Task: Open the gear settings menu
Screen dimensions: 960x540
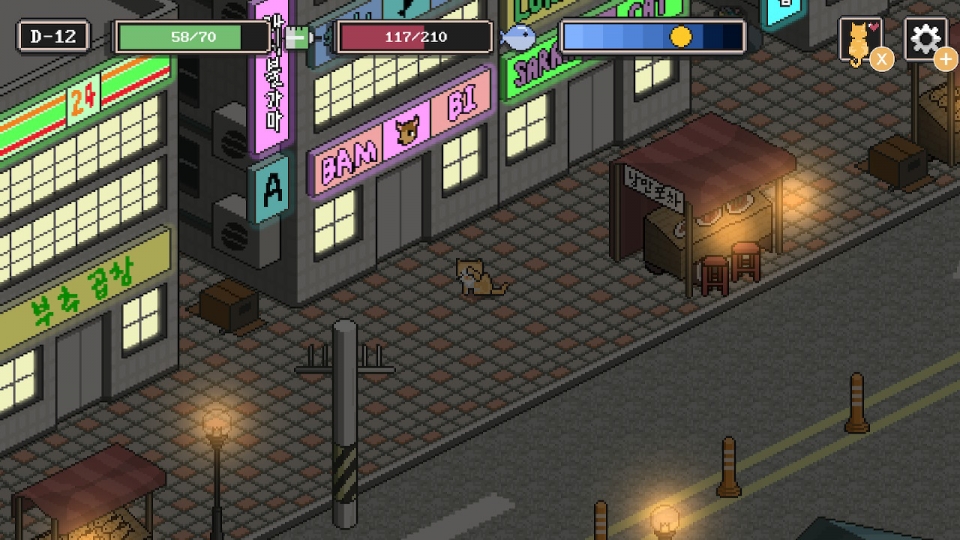Action: [x=925, y=40]
